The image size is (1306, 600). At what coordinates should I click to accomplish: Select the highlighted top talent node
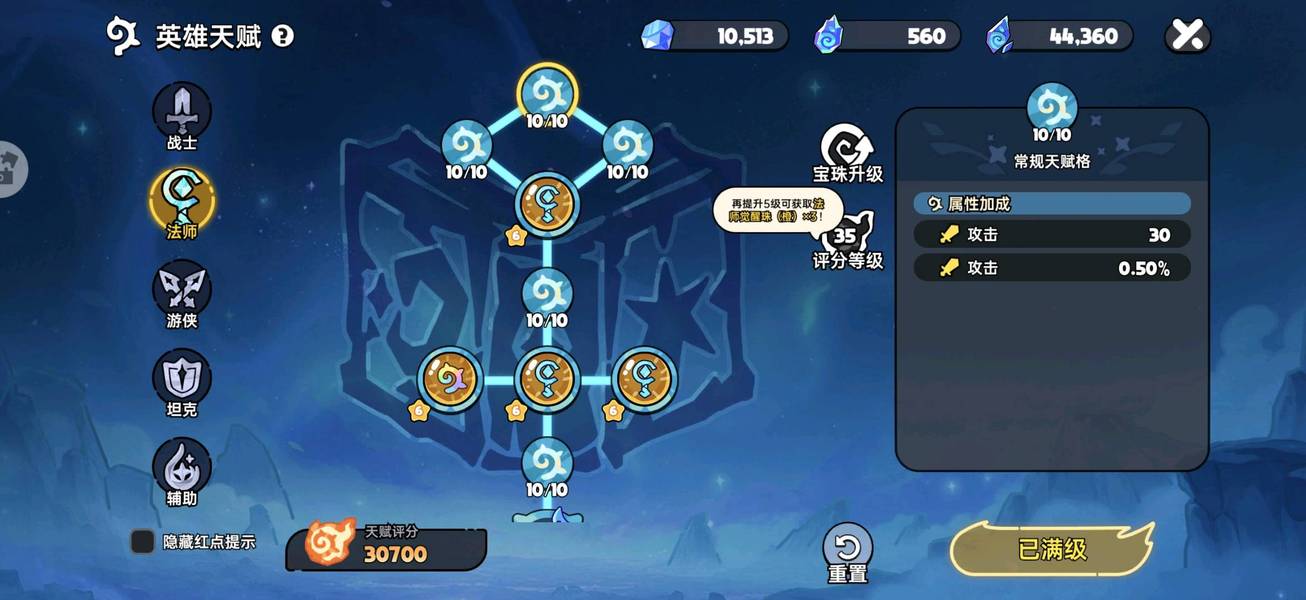547,93
